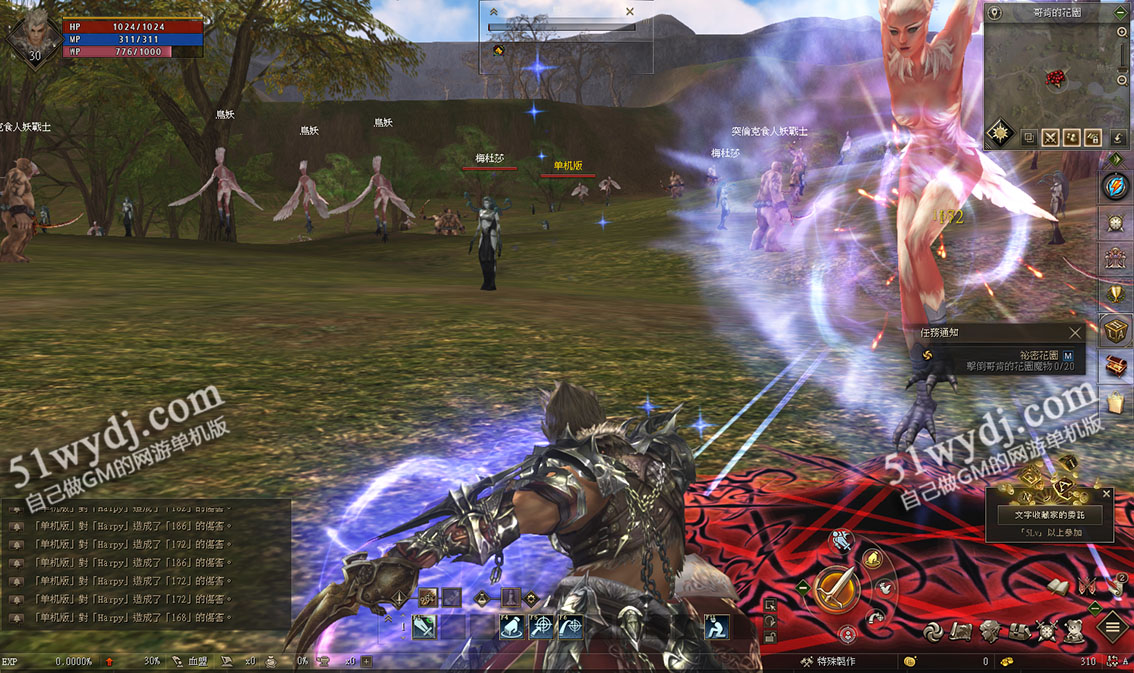Use the sit-down rest skill on the hotbar

(716, 627)
